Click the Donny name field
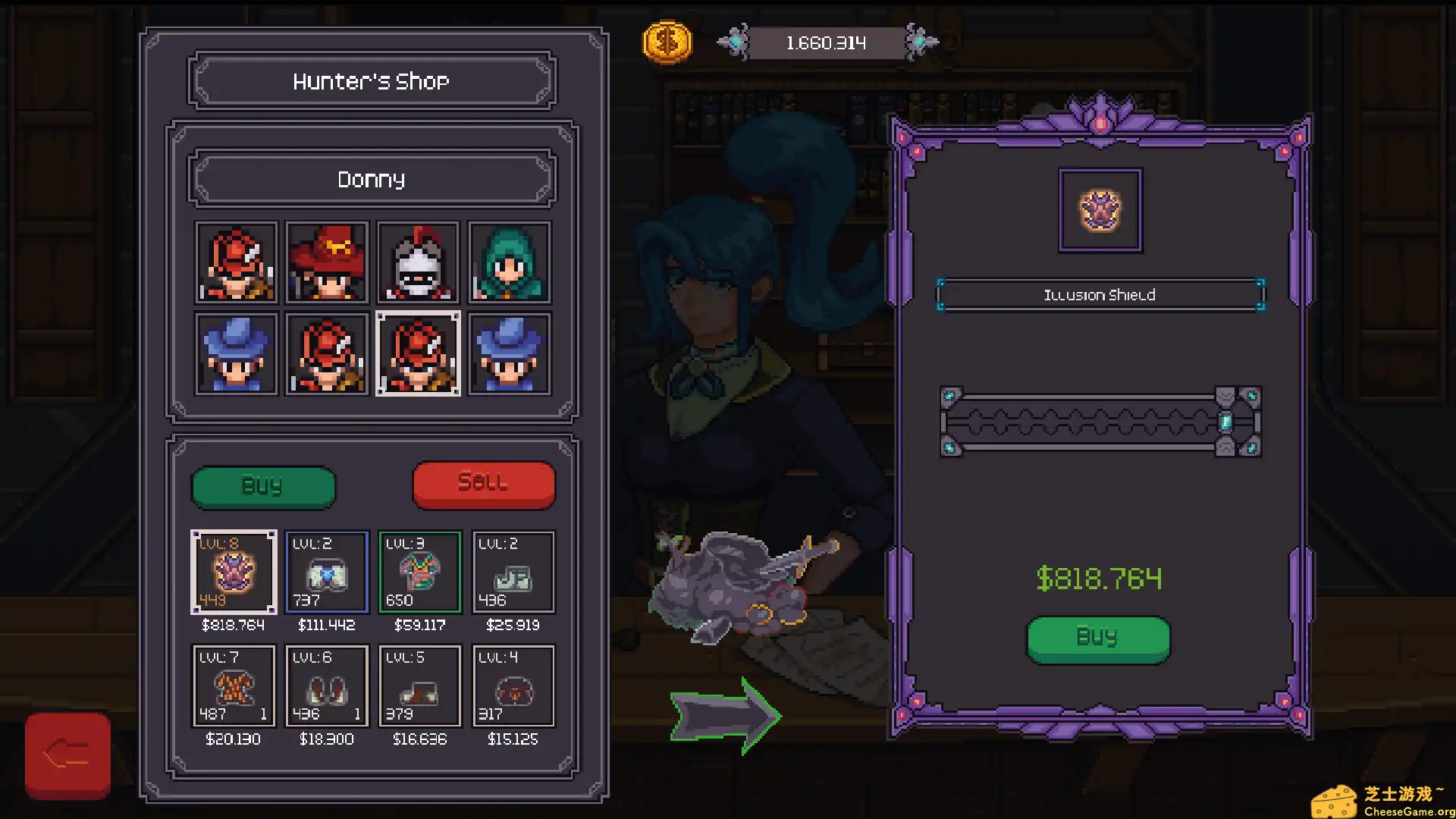This screenshot has width=1456, height=819. [371, 179]
